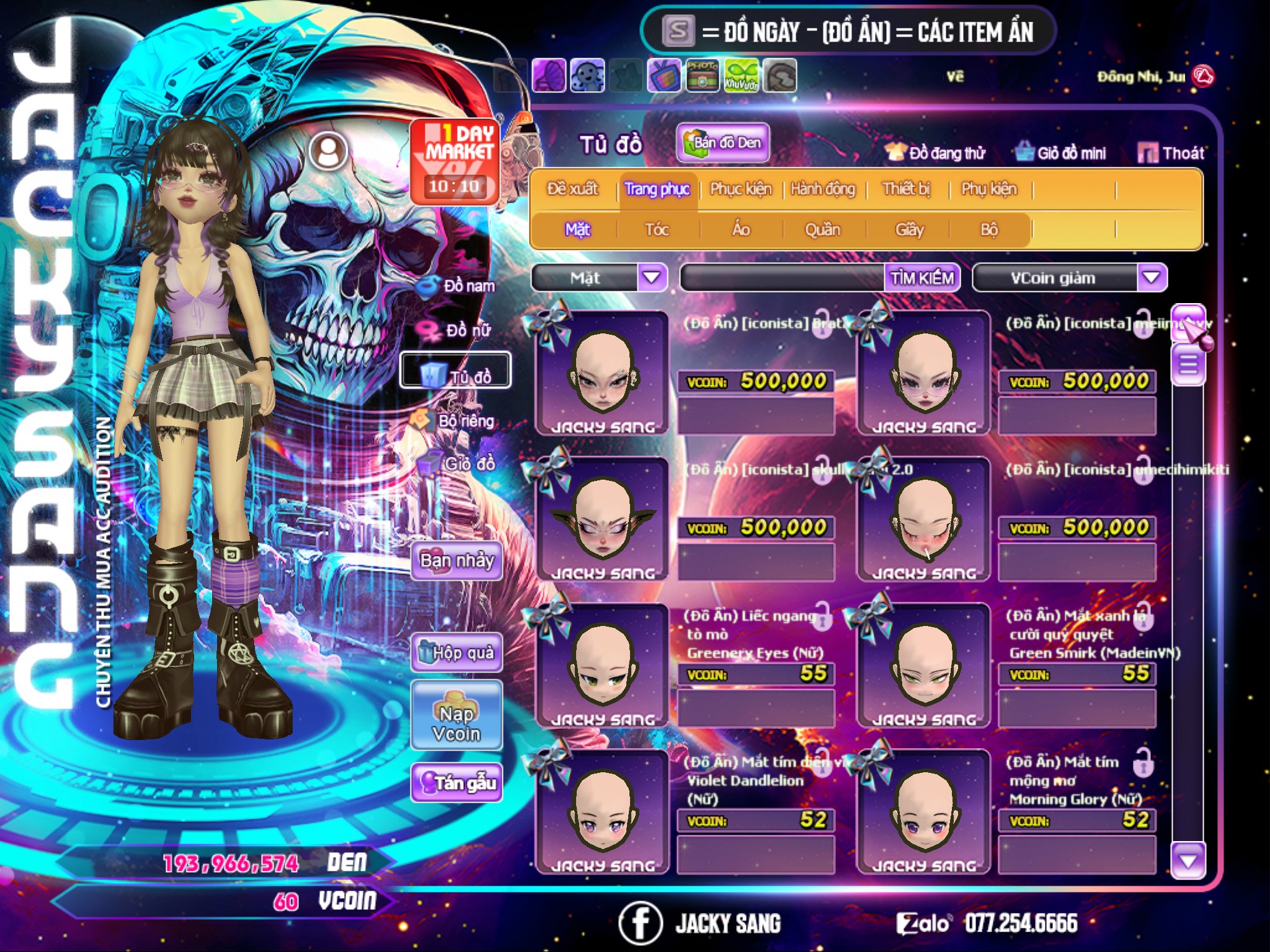View Đồ đang thử items
Viewport: 1270px width, 952px height.
tap(935, 153)
